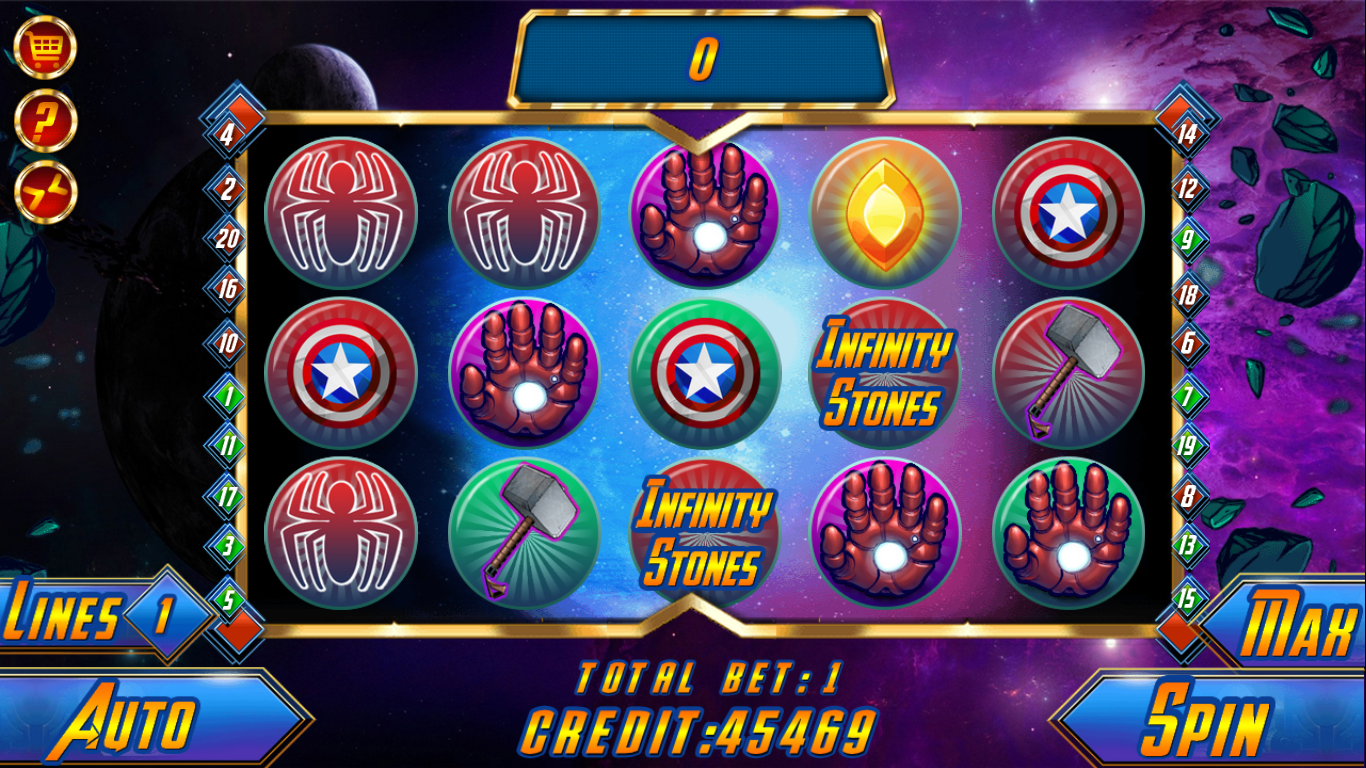Select payline marker 18
This screenshot has height=768, width=1366.
(x=1187, y=295)
